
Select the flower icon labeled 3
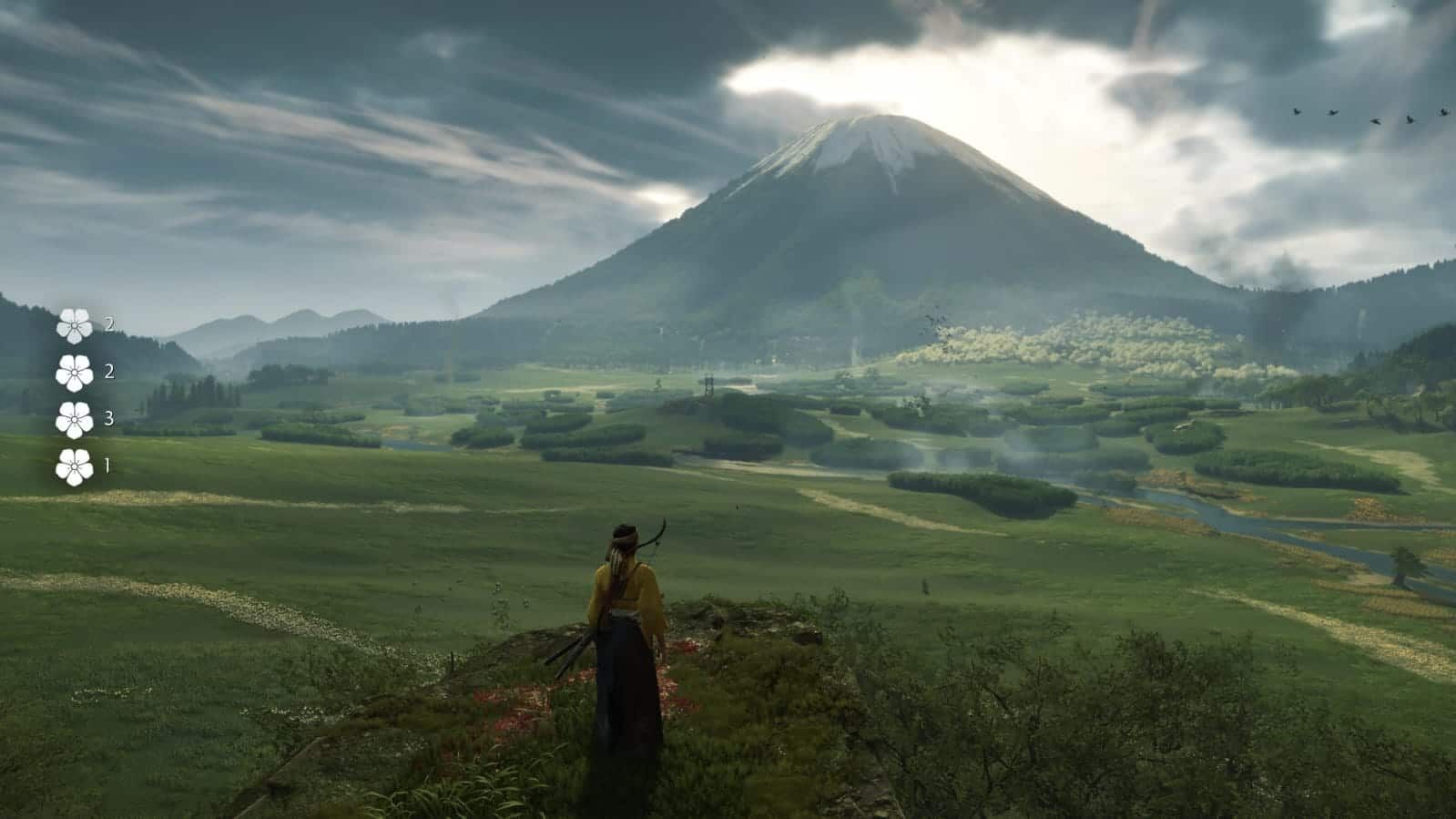pyautogui.click(x=74, y=419)
